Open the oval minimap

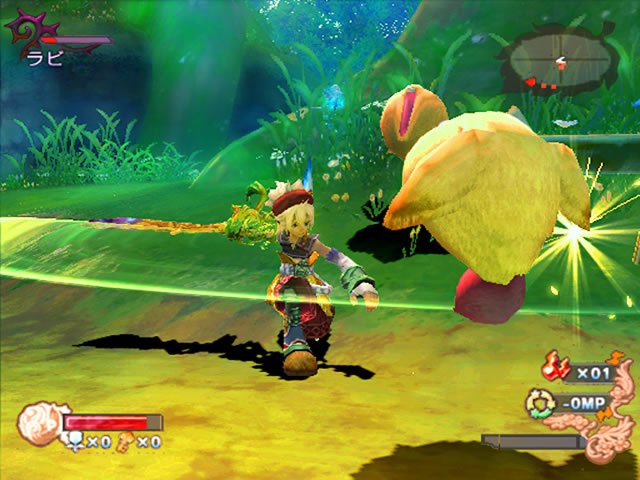(561, 62)
